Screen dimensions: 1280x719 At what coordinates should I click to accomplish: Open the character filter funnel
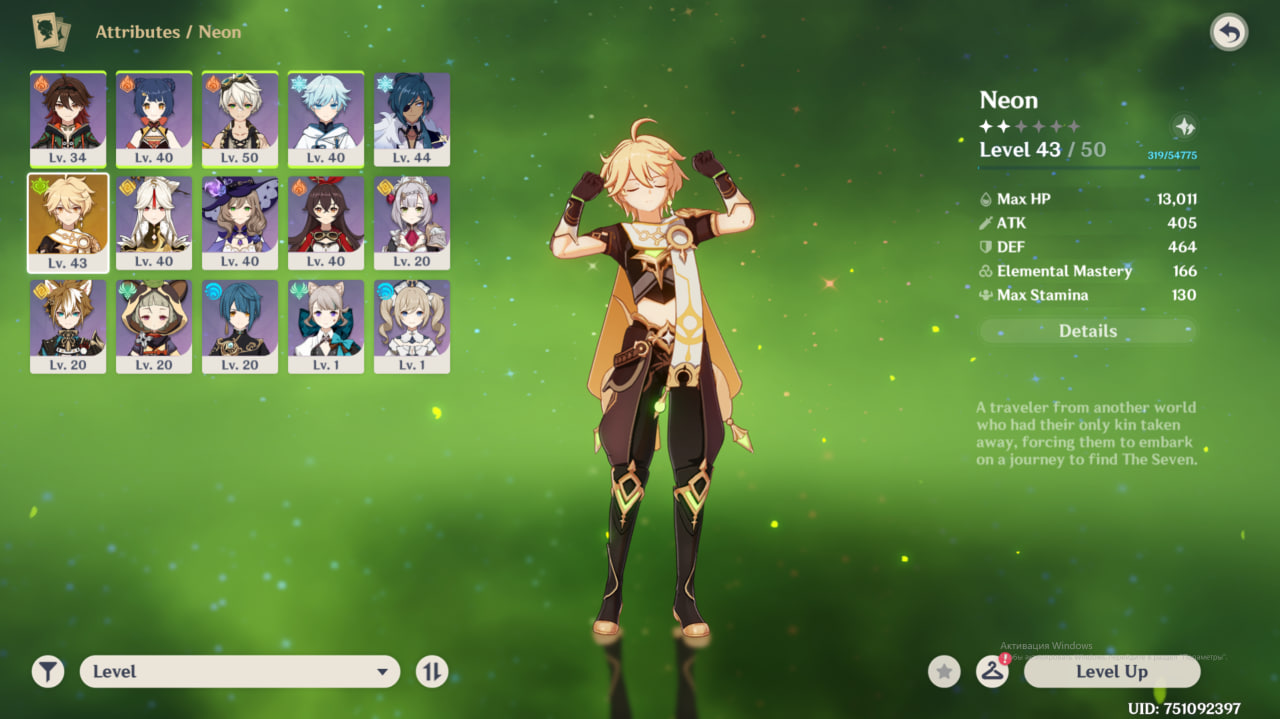pos(48,672)
